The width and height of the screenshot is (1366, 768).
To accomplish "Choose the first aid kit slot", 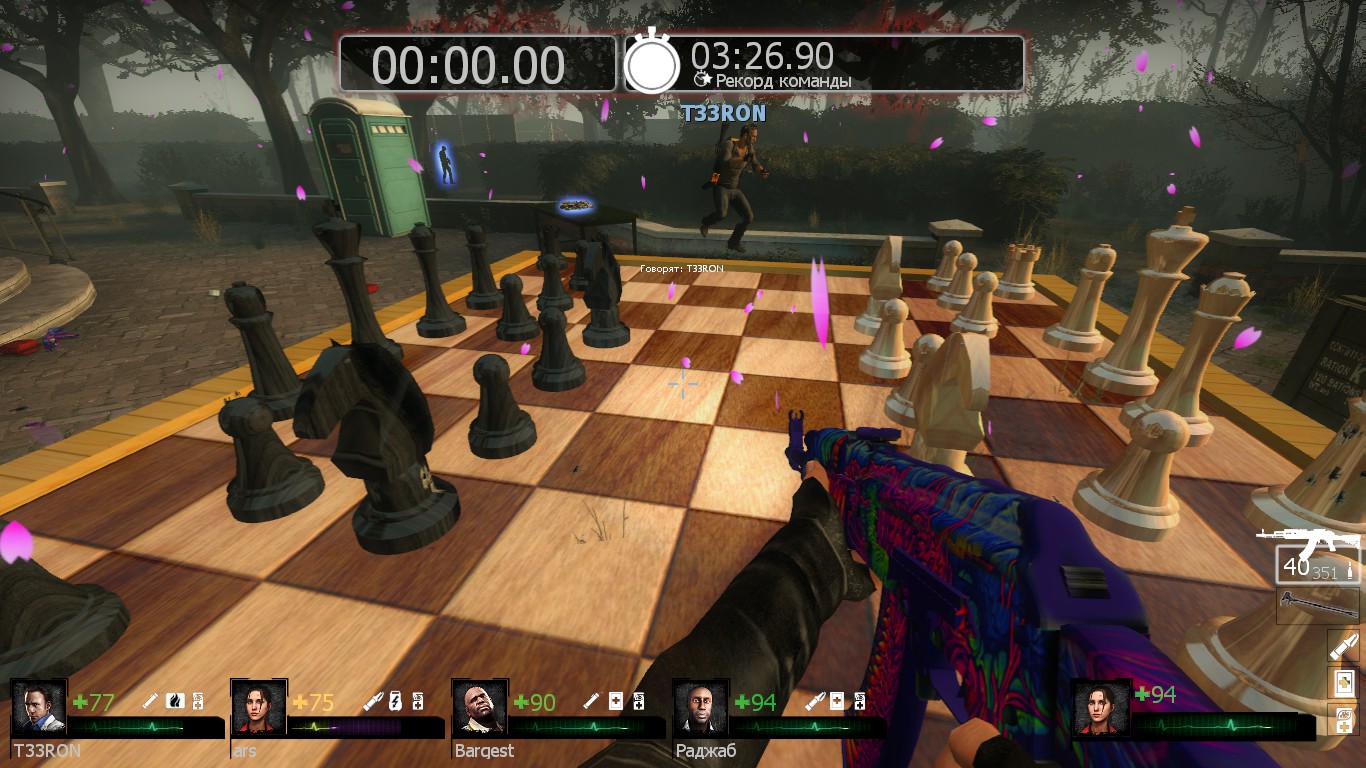I will point(1343,683).
